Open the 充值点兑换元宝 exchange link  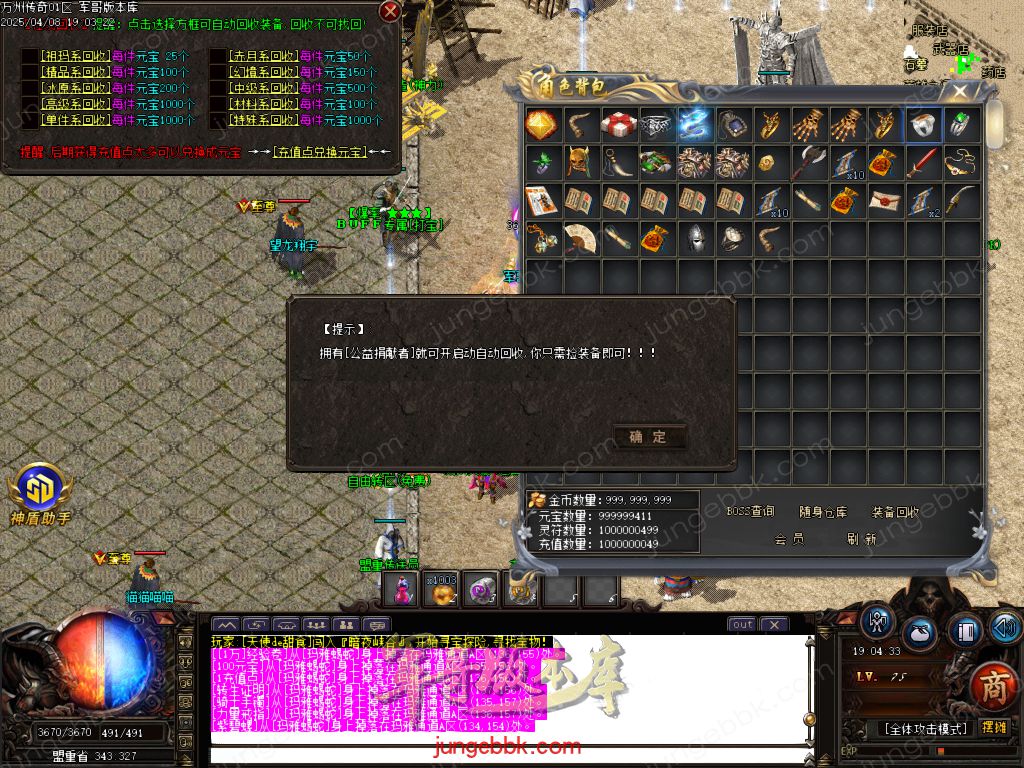[319, 152]
